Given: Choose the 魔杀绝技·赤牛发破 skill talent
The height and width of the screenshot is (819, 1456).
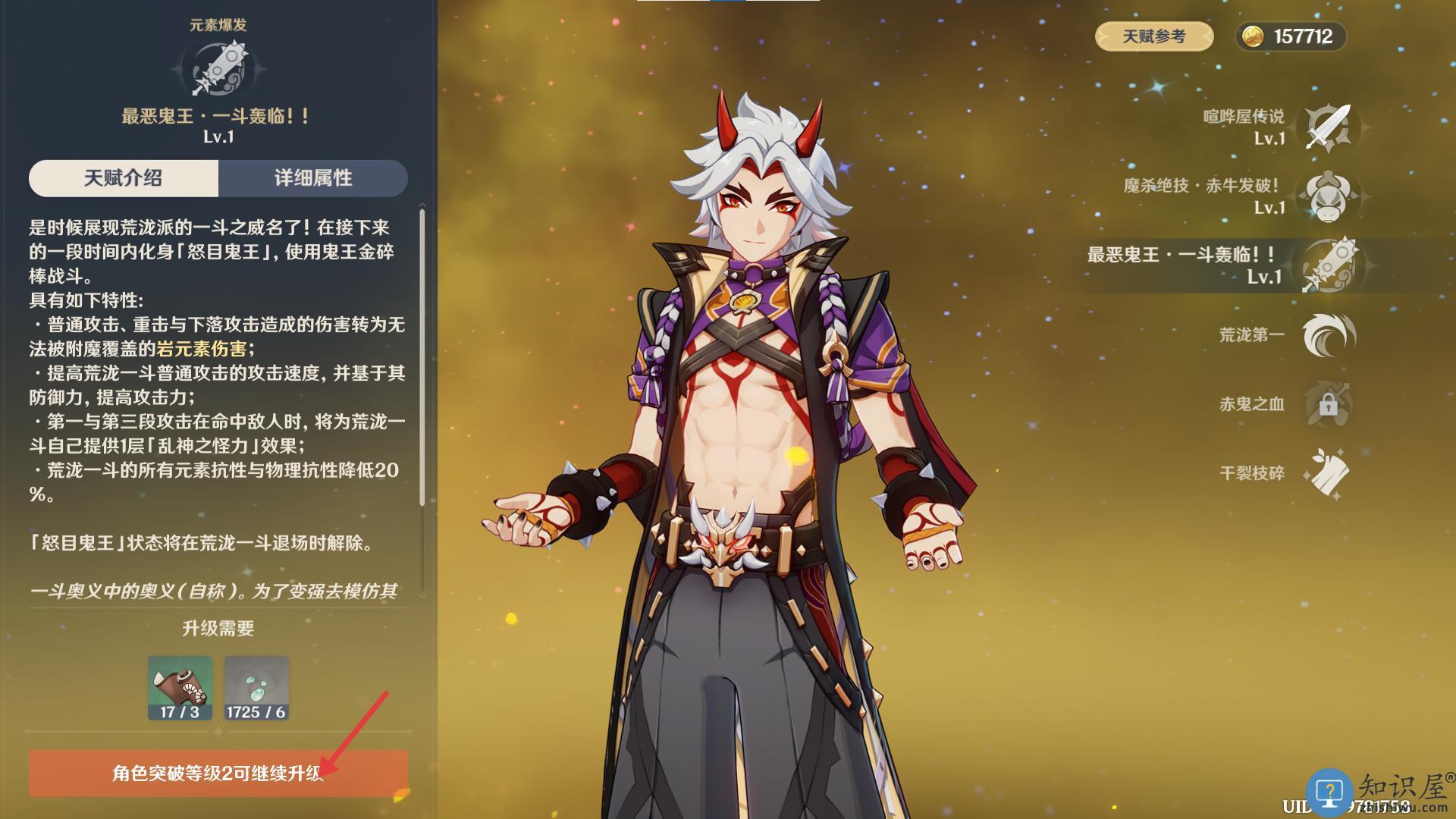Looking at the screenshot, I should pos(1327,196).
